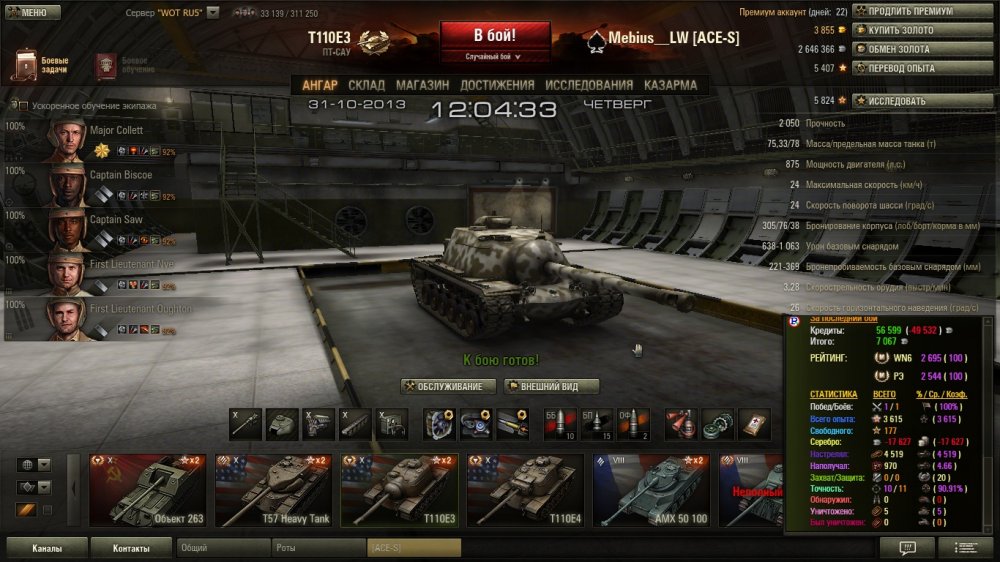This screenshot has width=1000, height=562.
Task: Select the T57 Heavy Tank
Action: coord(275,489)
